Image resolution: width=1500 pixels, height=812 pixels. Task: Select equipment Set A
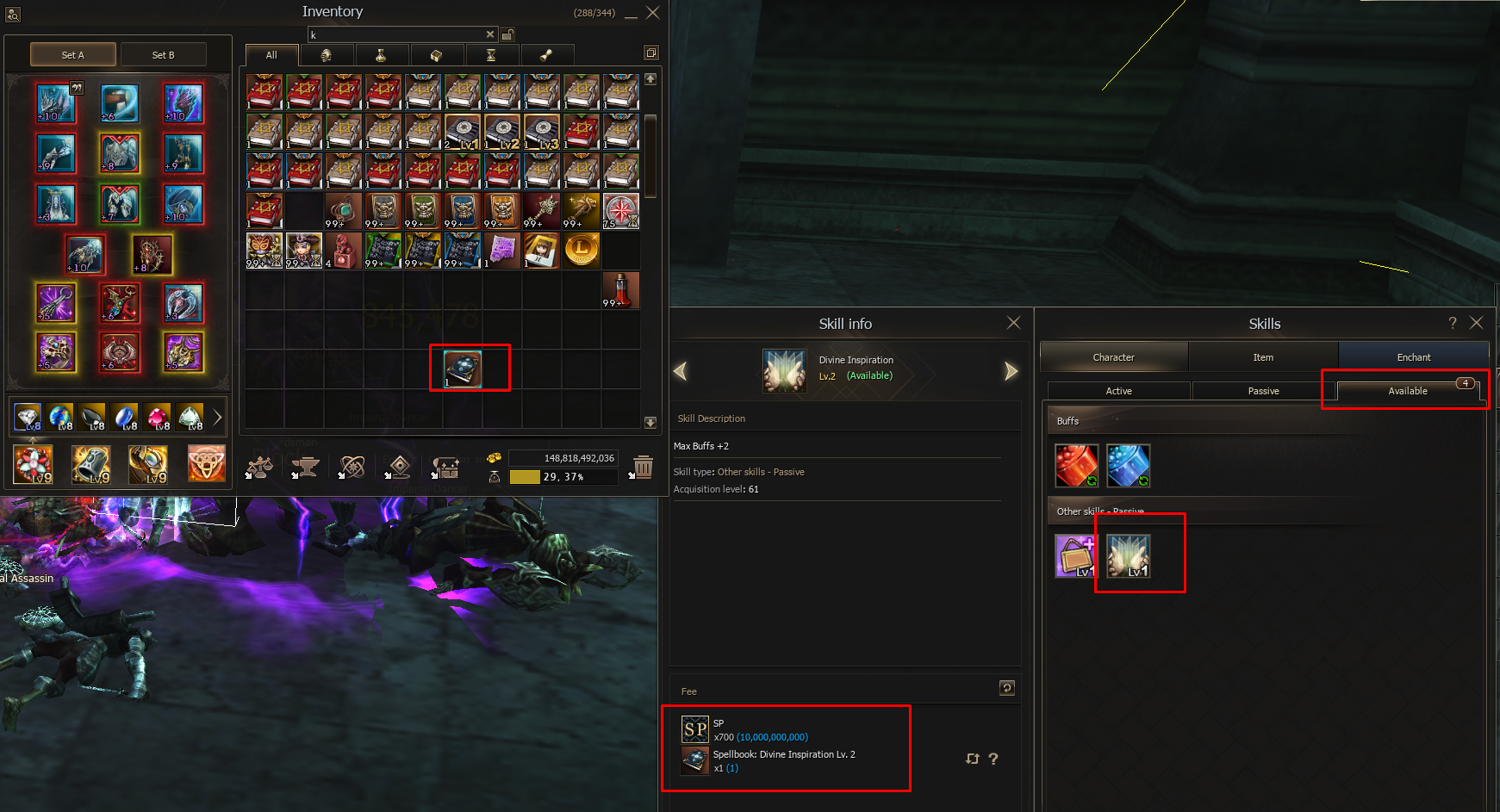click(73, 55)
